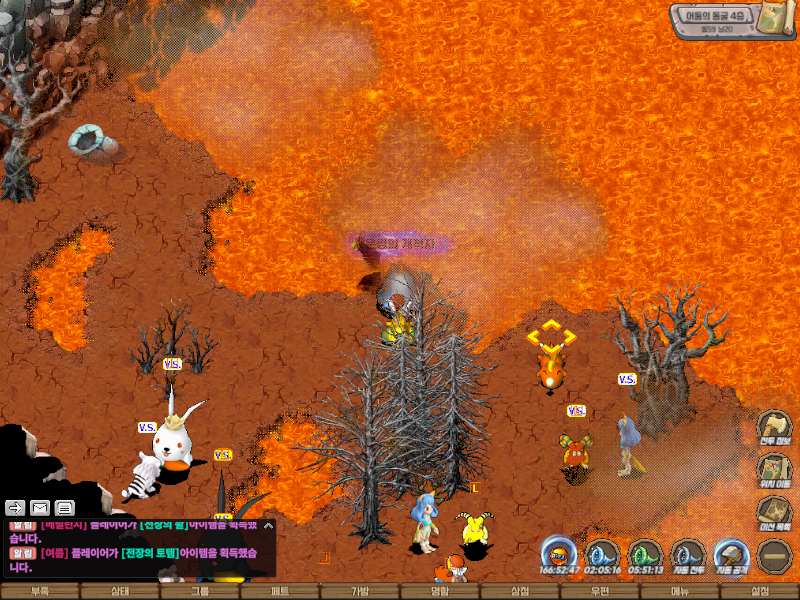The width and height of the screenshot is (800, 600).
Task: Toggle the 자동 전투 auto battle icon
Action: [x=688, y=555]
